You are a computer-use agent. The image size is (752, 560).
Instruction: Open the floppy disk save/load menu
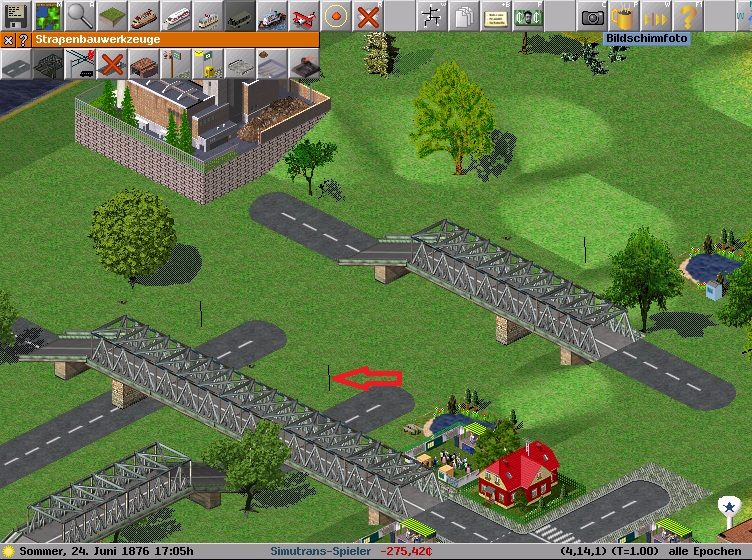point(15,15)
